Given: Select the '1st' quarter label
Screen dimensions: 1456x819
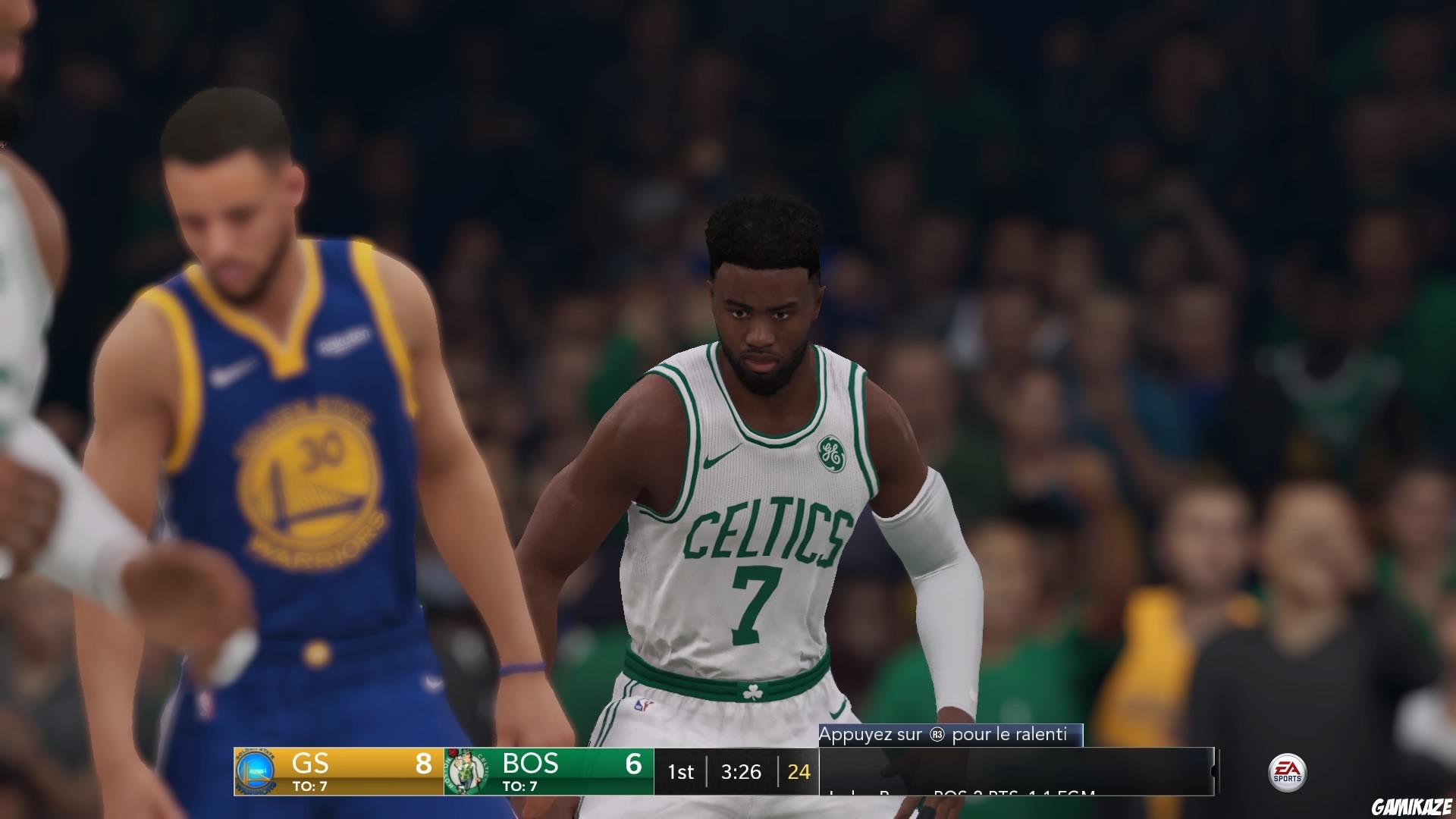Looking at the screenshot, I should tap(680, 772).
